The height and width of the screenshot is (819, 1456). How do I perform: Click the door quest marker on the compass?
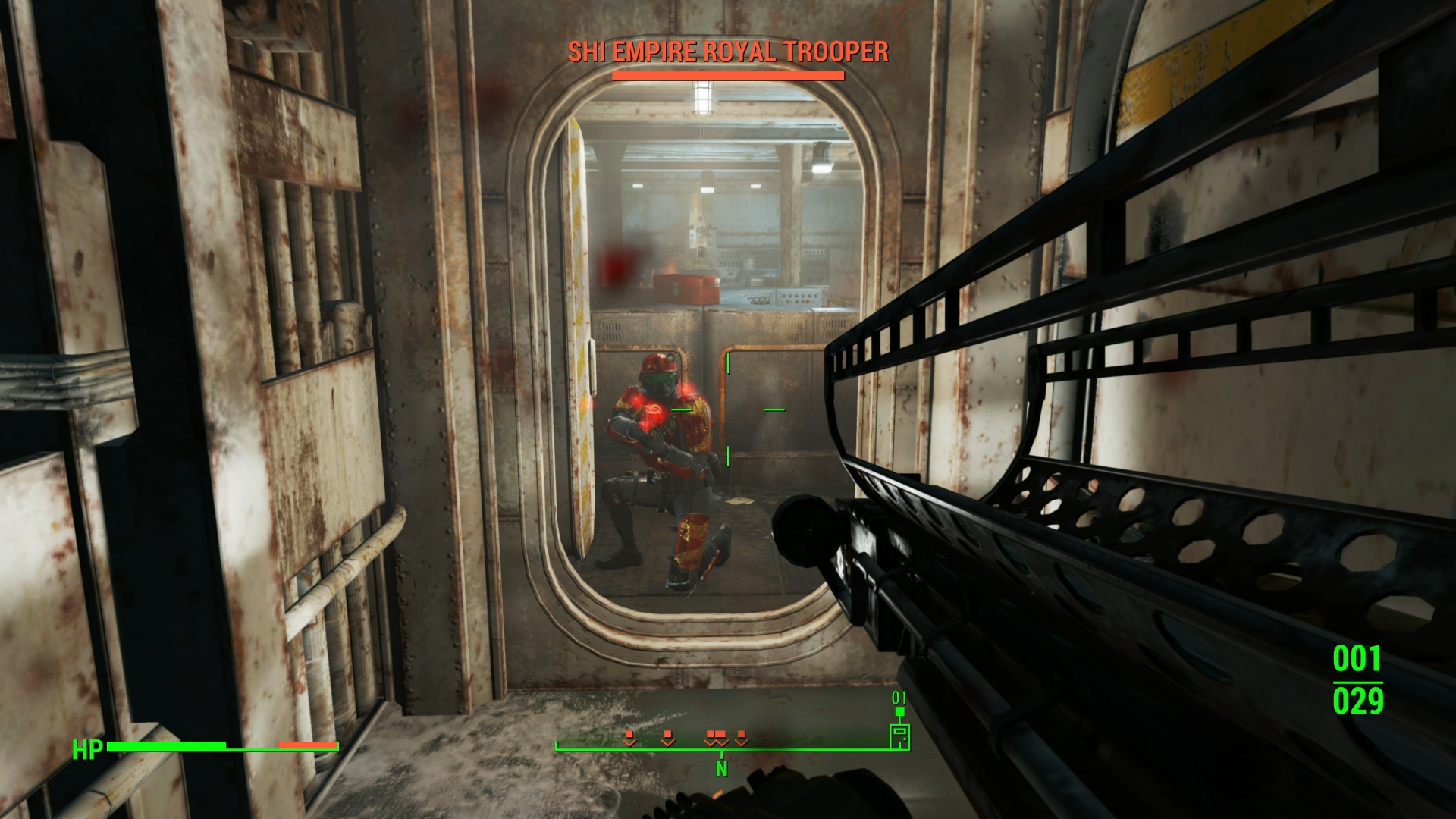[899, 736]
